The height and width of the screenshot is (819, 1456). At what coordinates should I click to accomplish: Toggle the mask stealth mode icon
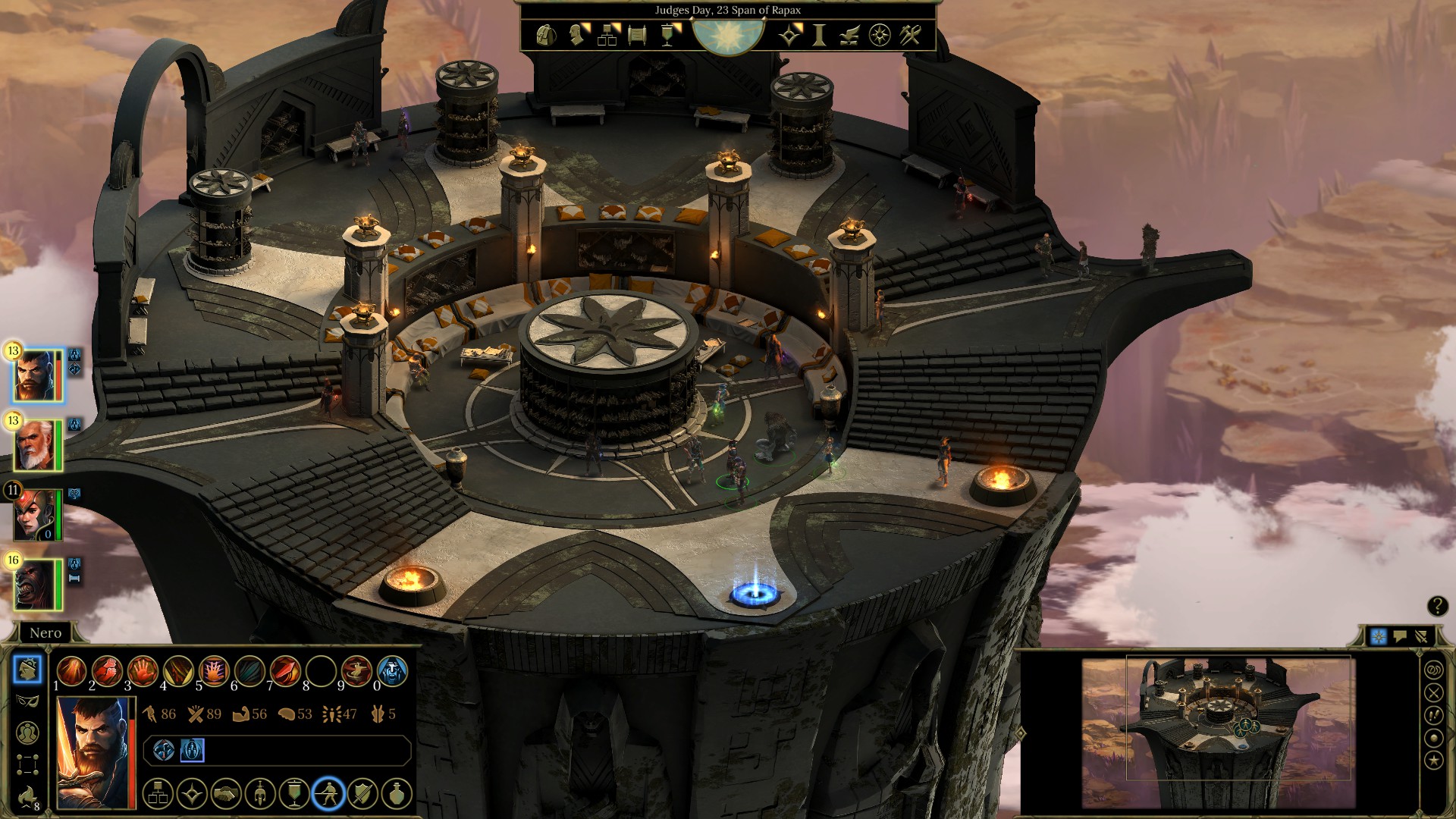pyautogui.click(x=27, y=701)
